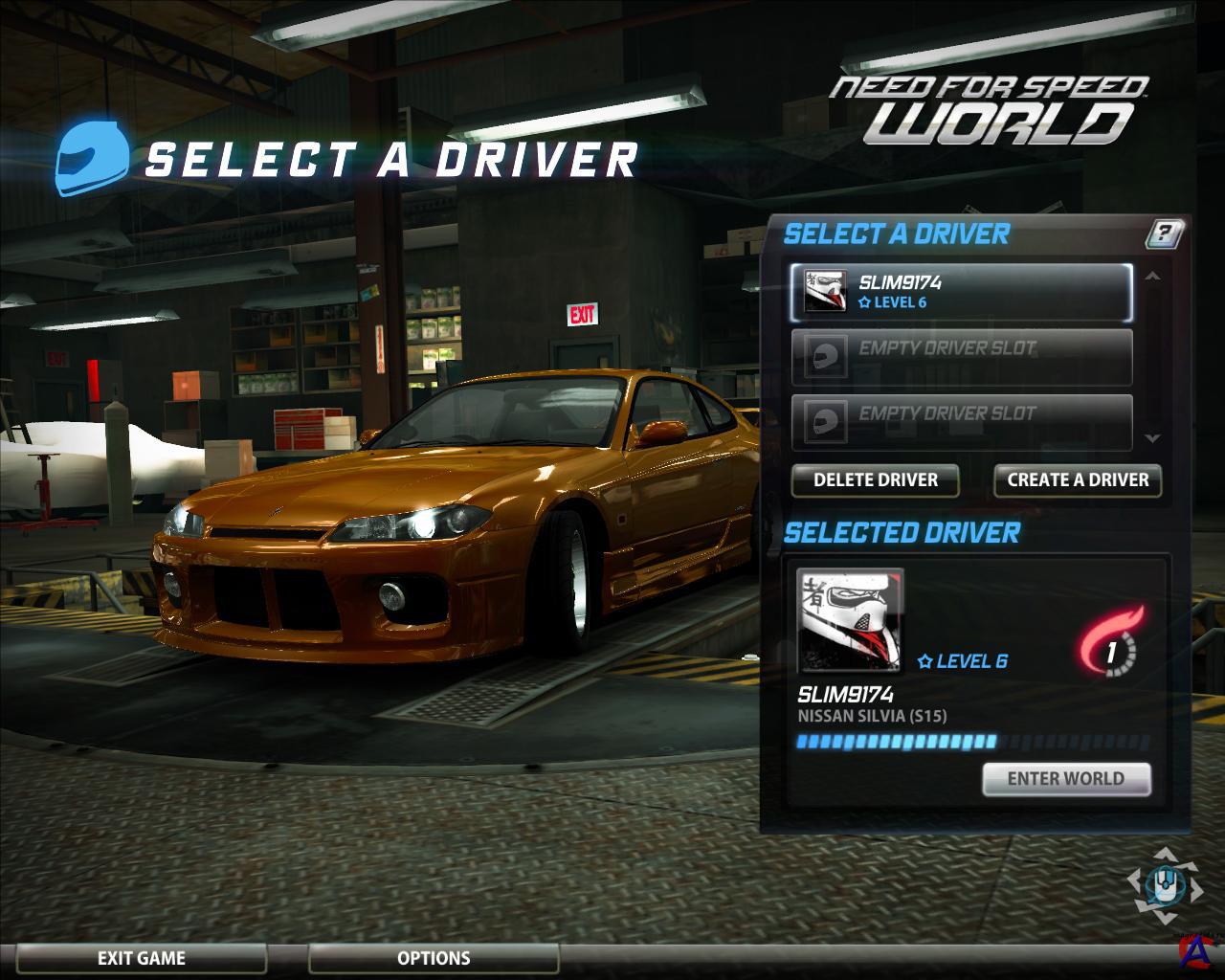Open the question mark help button
Image resolution: width=1225 pixels, height=980 pixels.
coord(1164,233)
